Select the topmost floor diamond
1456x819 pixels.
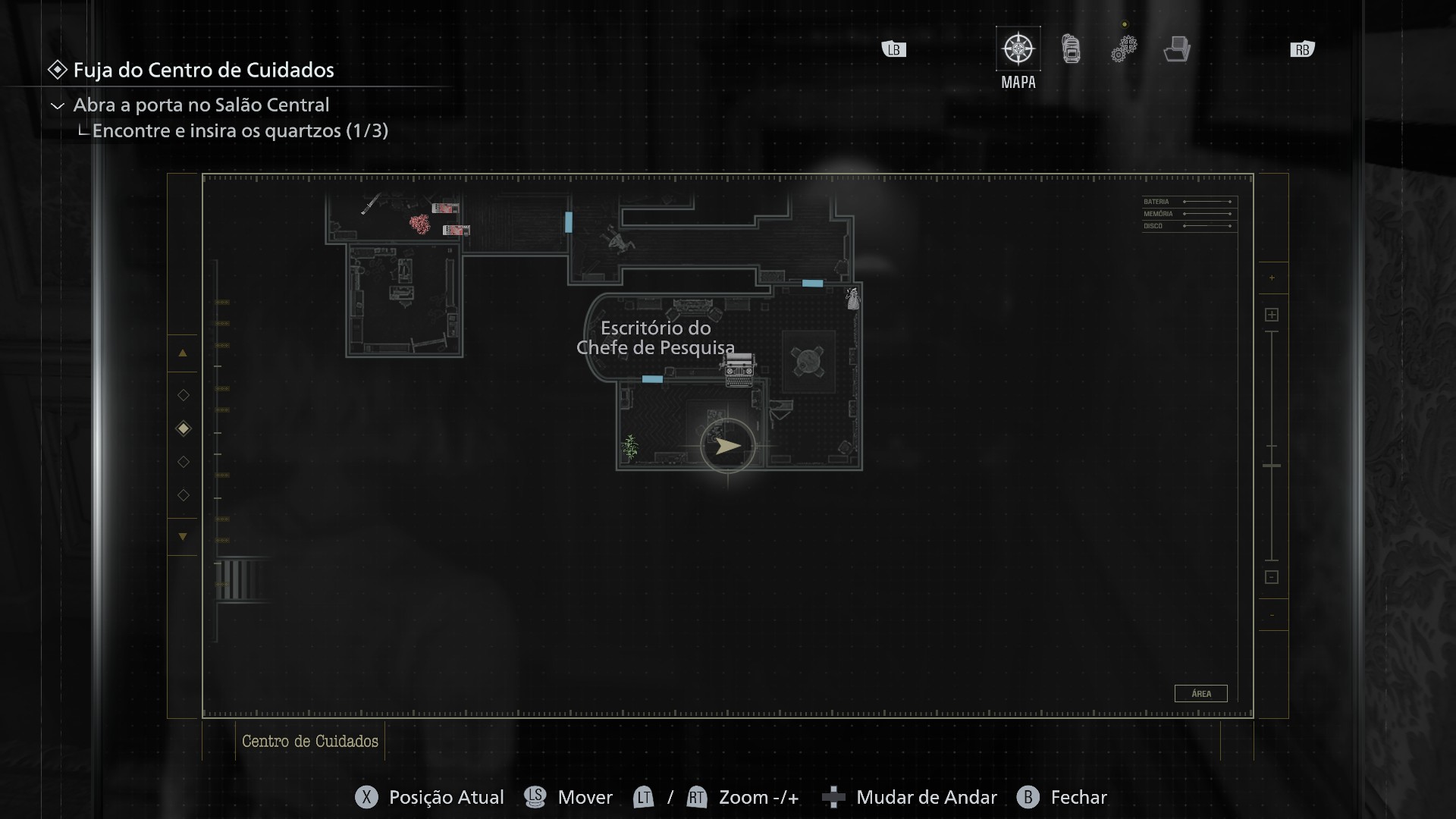point(184,395)
